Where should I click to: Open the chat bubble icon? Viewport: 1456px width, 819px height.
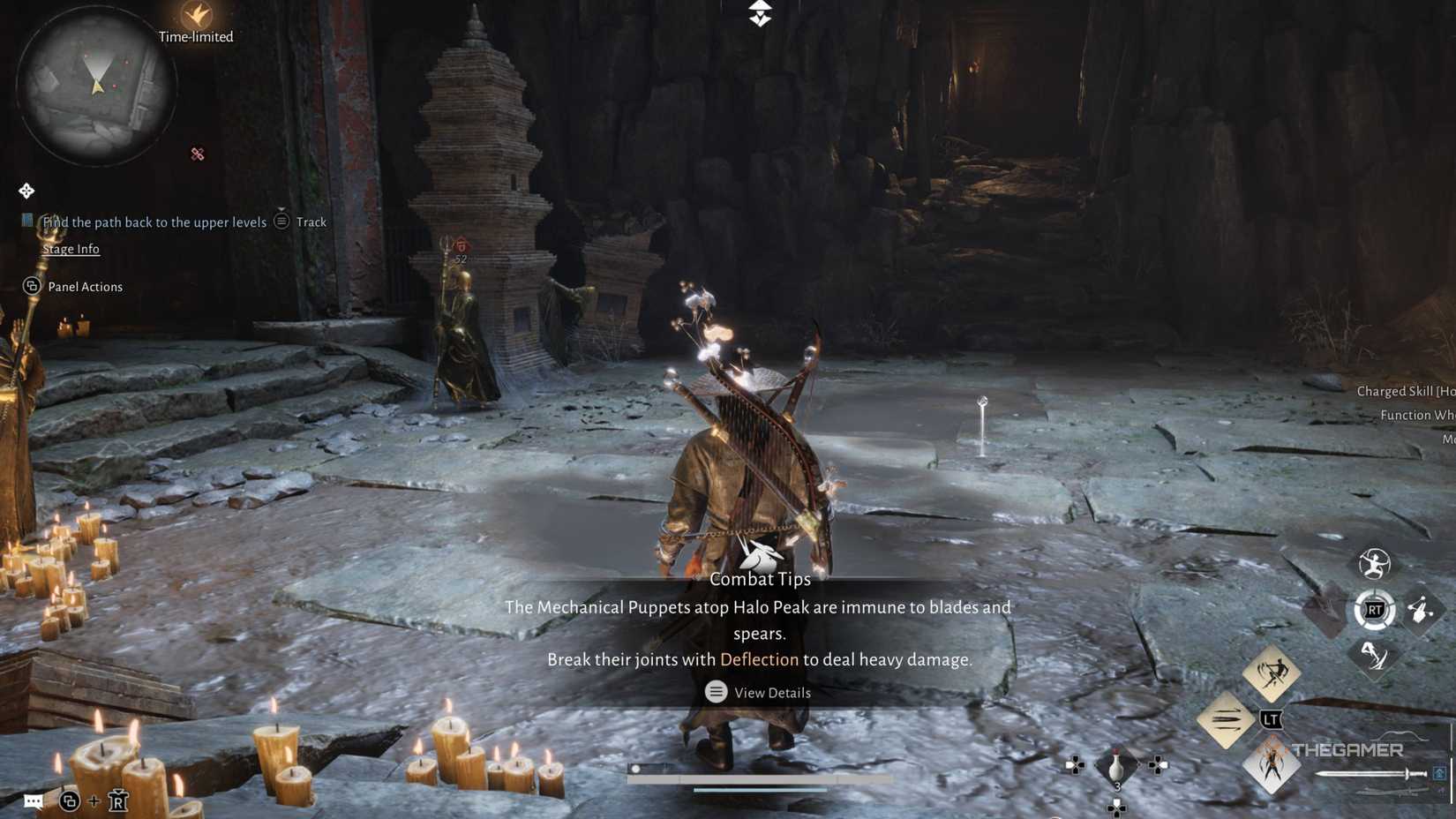(34, 801)
